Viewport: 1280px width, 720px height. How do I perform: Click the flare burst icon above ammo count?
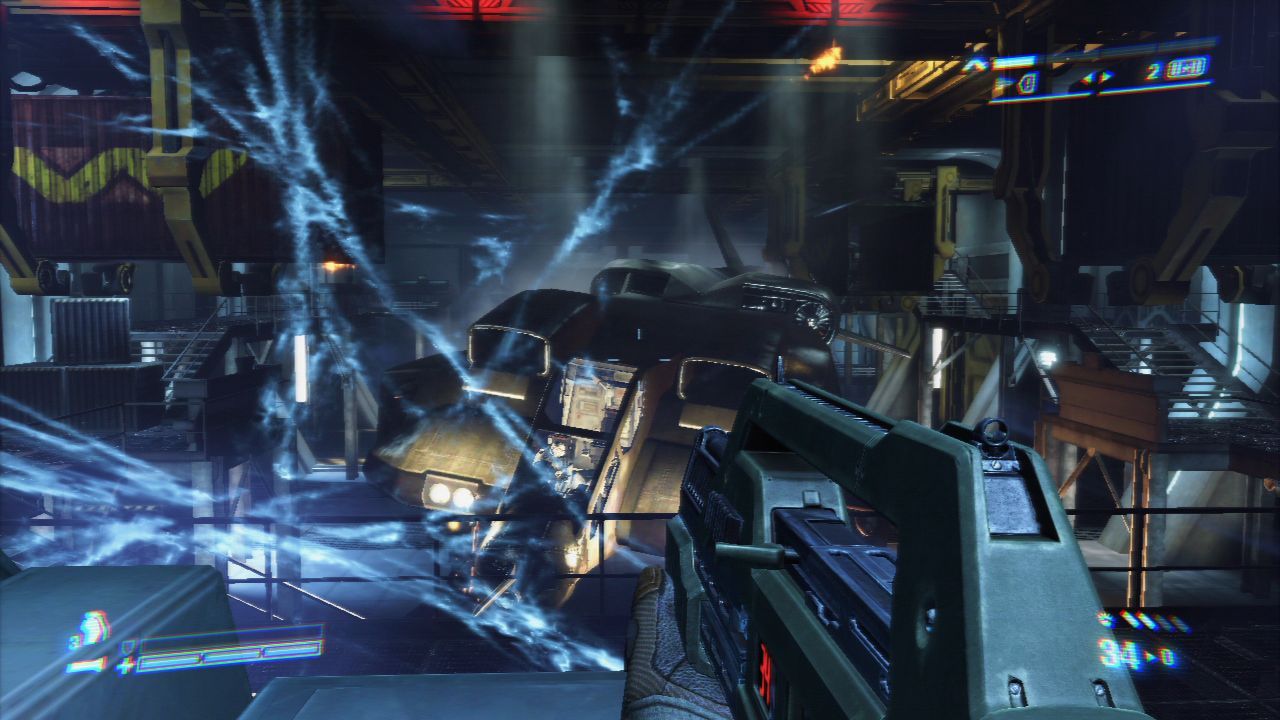[1104, 617]
